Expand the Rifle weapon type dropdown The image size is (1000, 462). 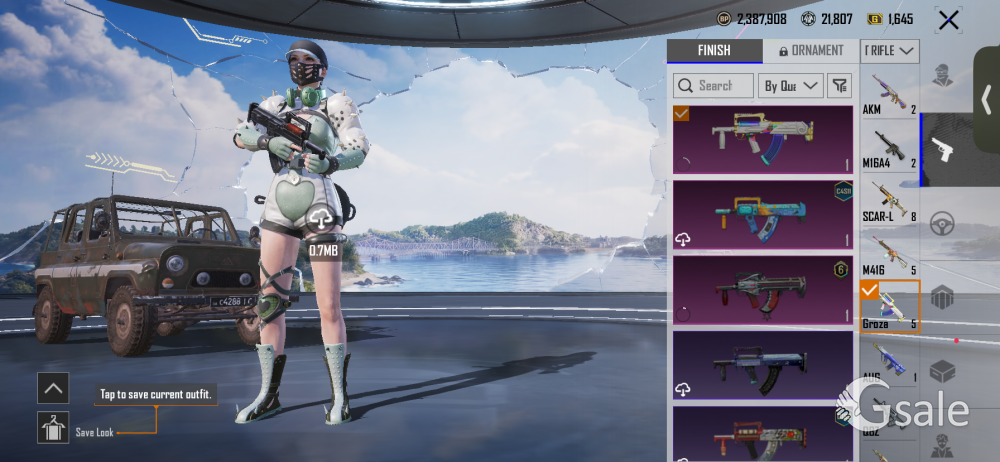click(890, 50)
